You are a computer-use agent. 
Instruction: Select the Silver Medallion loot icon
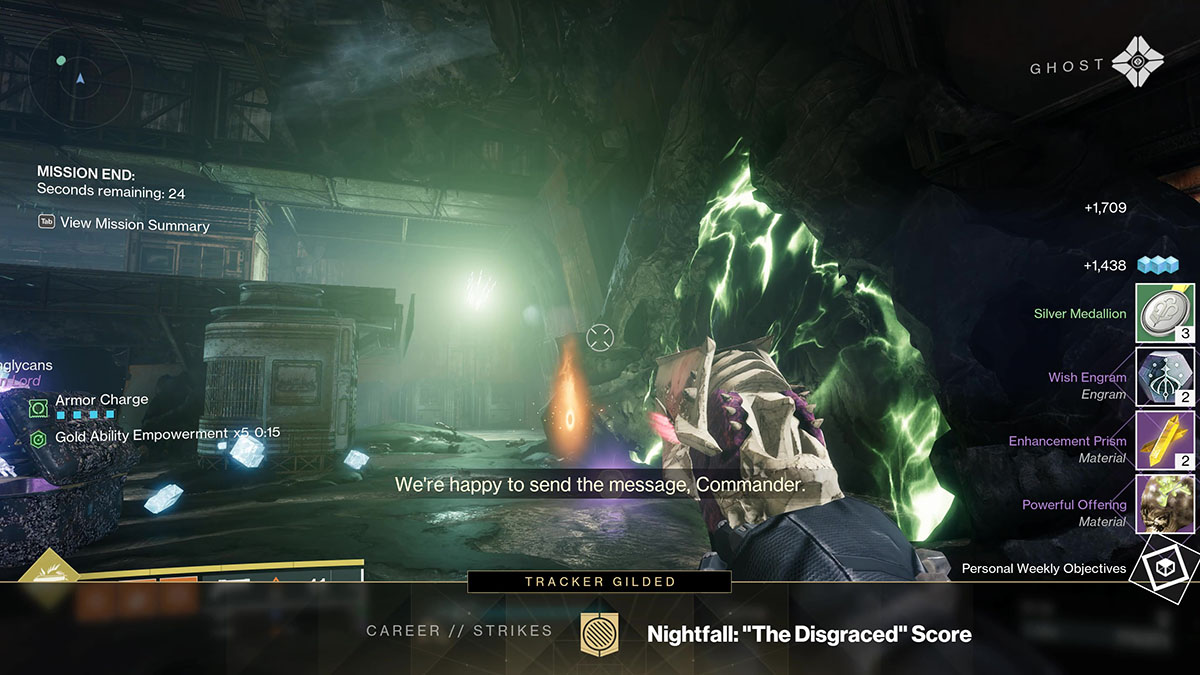click(x=1165, y=313)
